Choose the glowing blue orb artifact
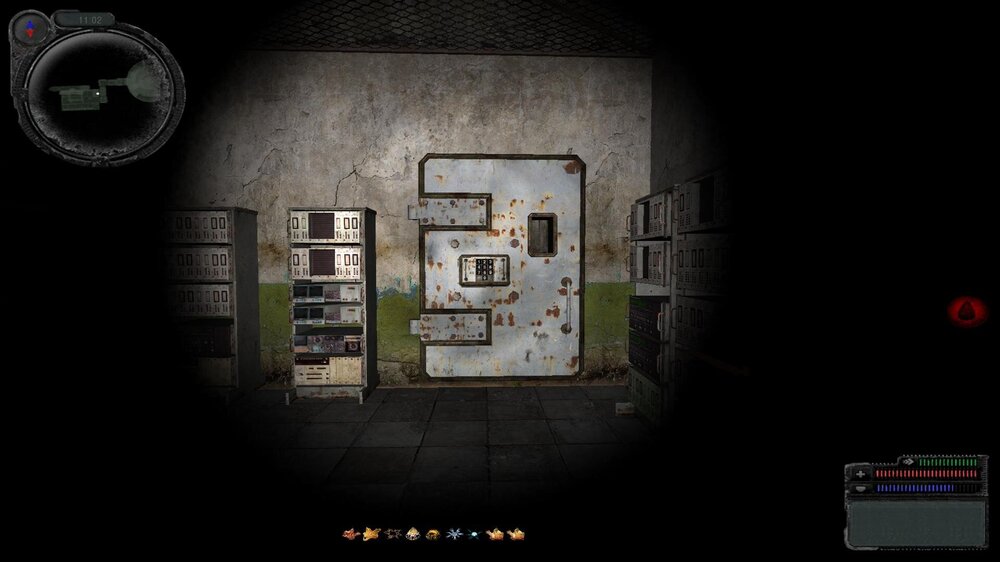The height and width of the screenshot is (562, 1000). (473, 534)
